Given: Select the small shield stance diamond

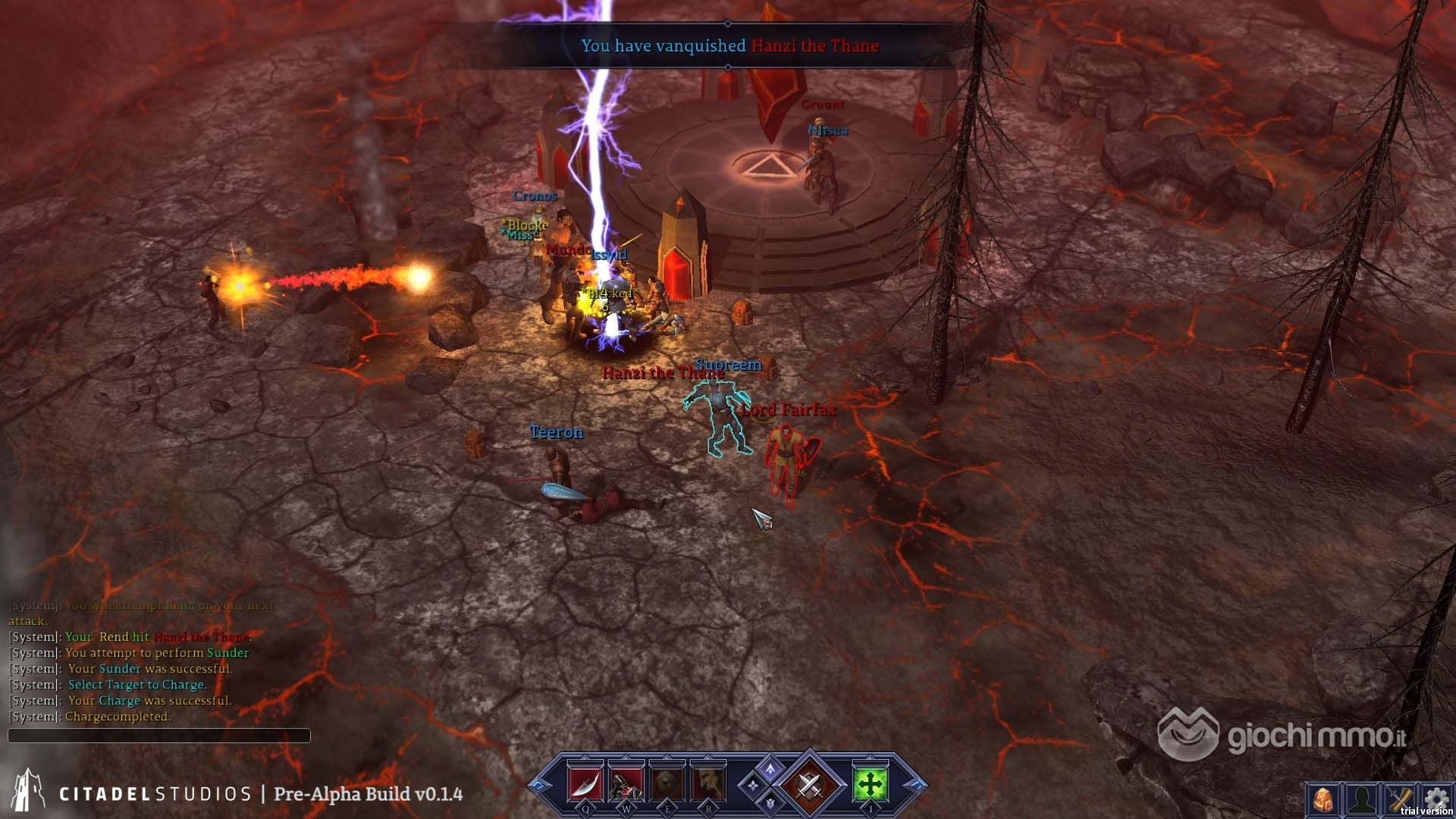Looking at the screenshot, I should click(770, 802).
